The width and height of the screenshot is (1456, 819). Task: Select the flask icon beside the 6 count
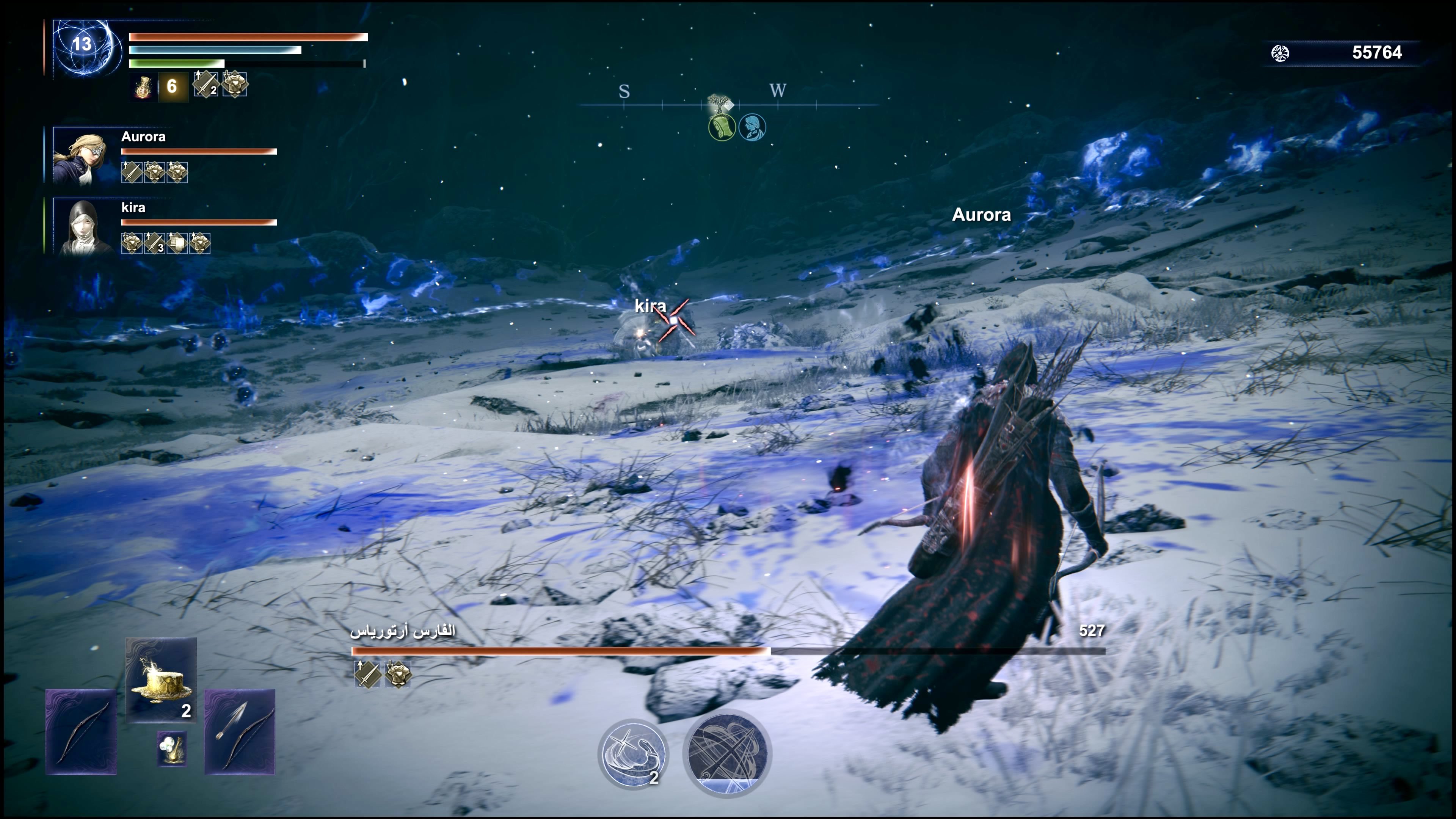143,86
